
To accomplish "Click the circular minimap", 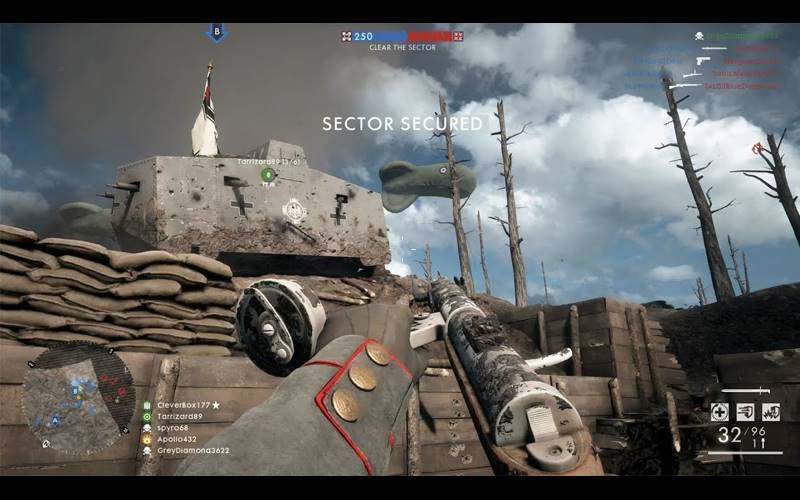I will coord(78,398).
